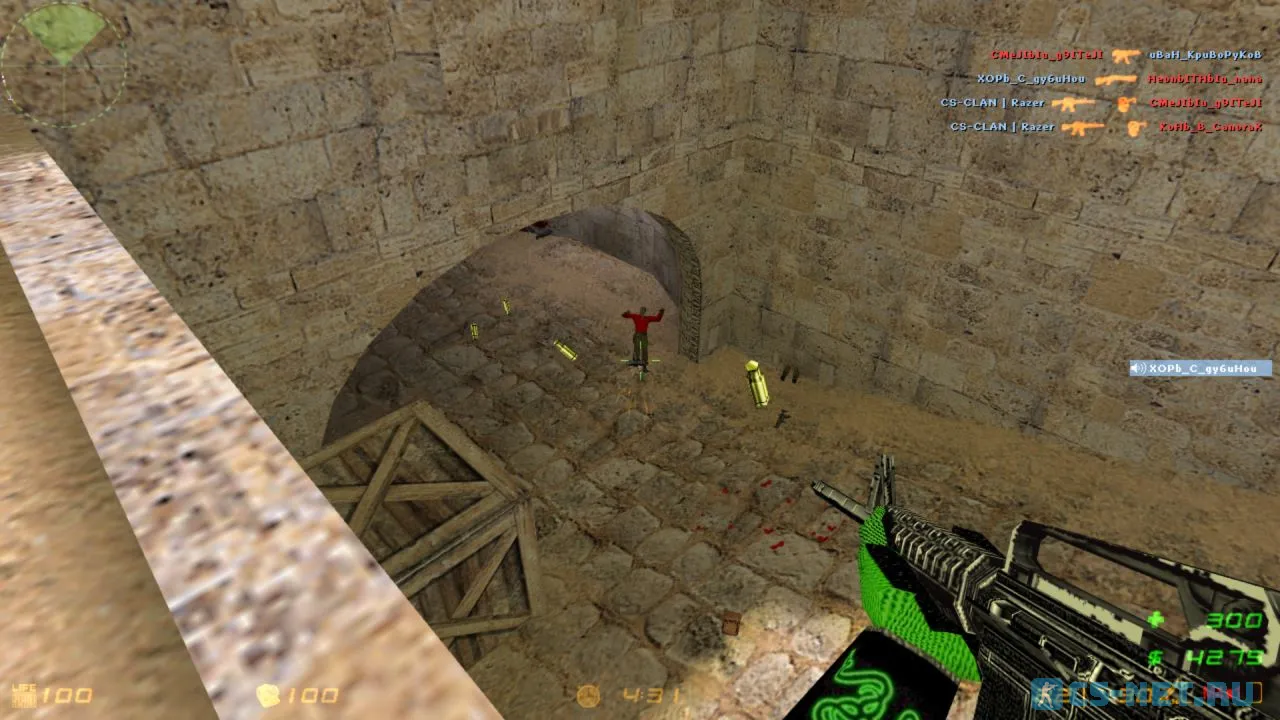
Task: Click the red-shirted player model under the arch
Action: 640,330
